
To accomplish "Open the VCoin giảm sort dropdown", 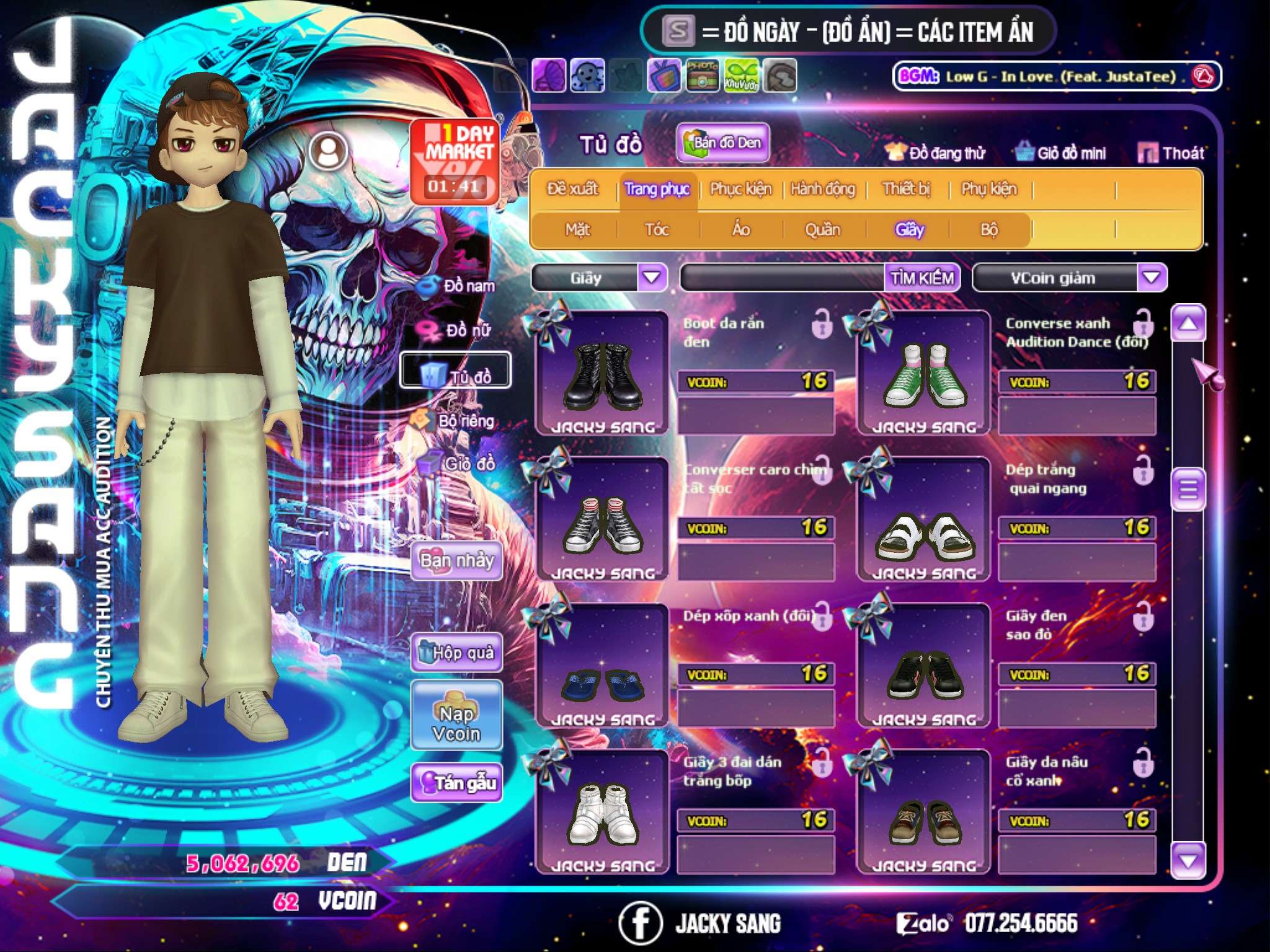I will point(1152,277).
